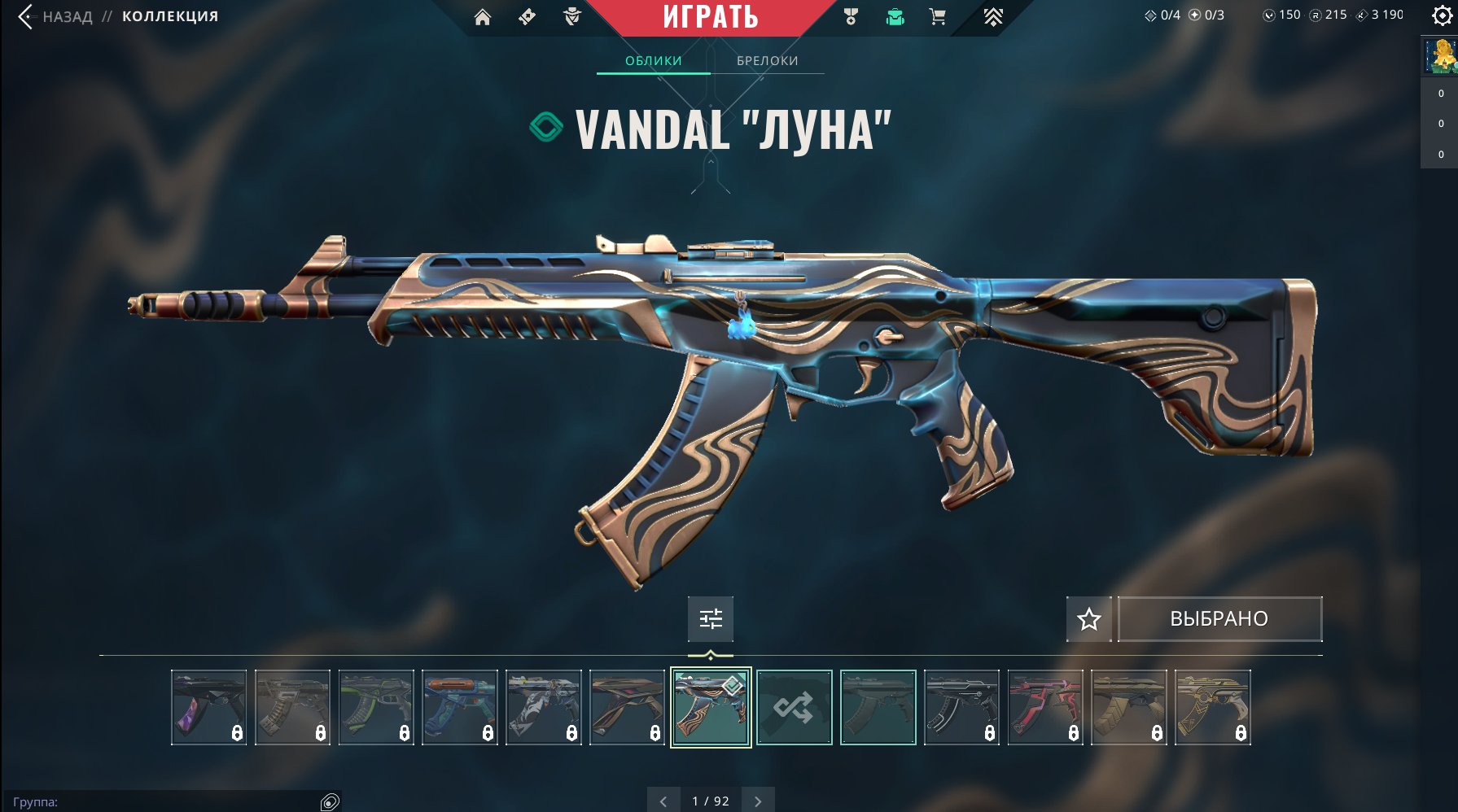This screenshot has height=812, width=1458.
Task: Toggle the favorite star for Луна skin
Action: [x=1088, y=618]
